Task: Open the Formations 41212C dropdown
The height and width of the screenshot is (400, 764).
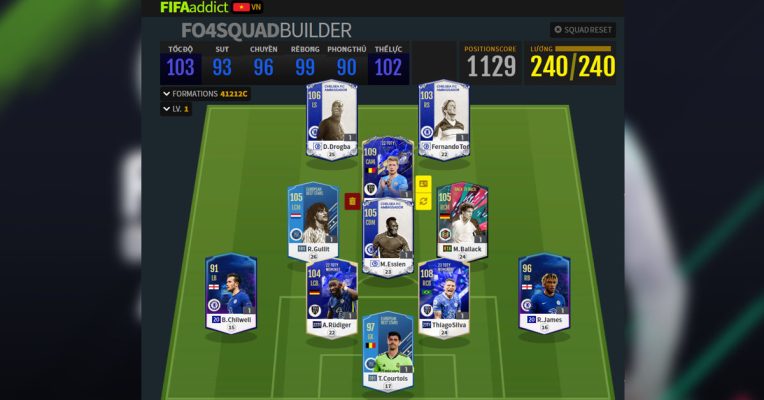Action: (x=205, y=93)
